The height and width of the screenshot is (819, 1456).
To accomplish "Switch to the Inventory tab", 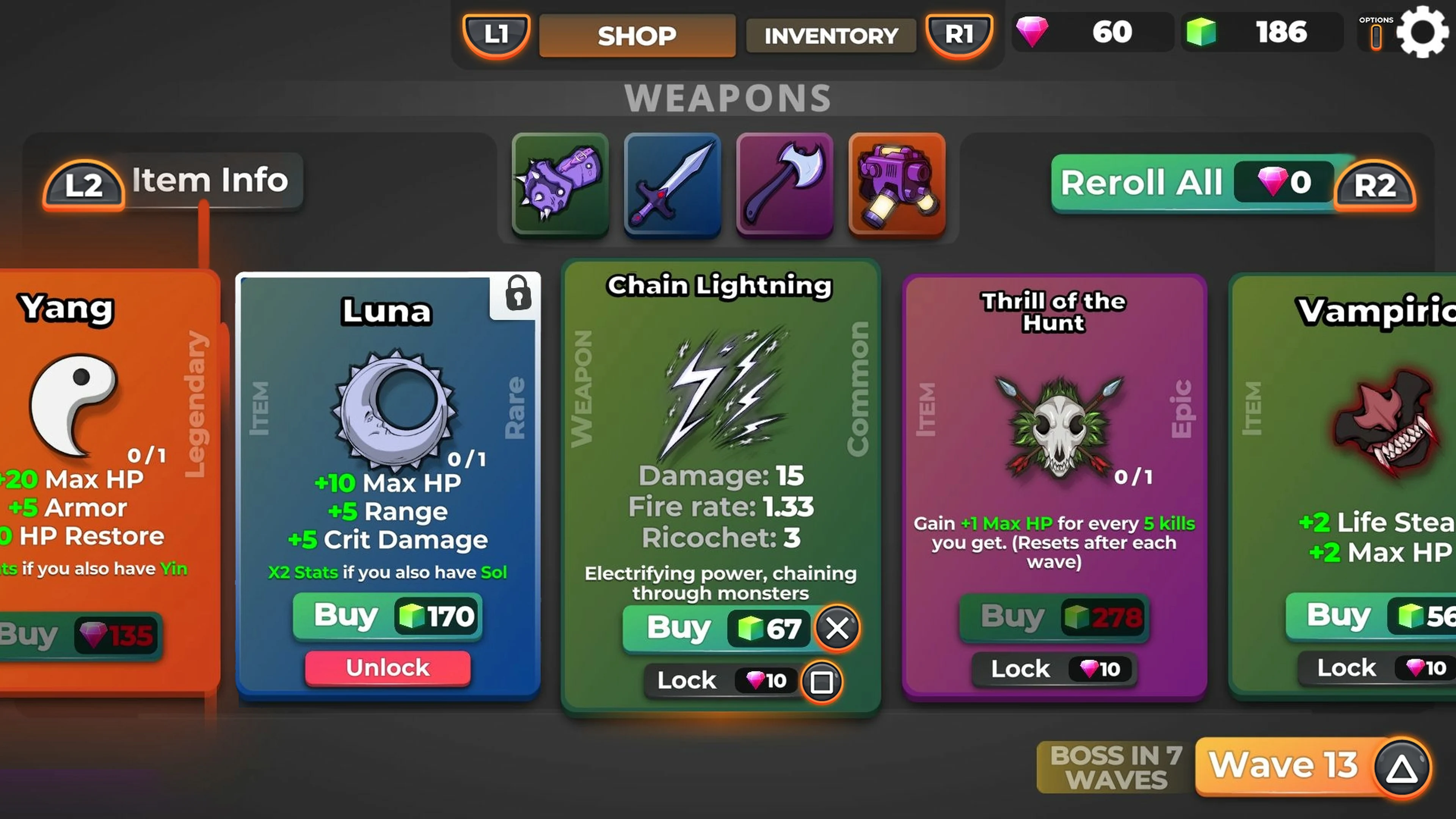I will (831, 36).
